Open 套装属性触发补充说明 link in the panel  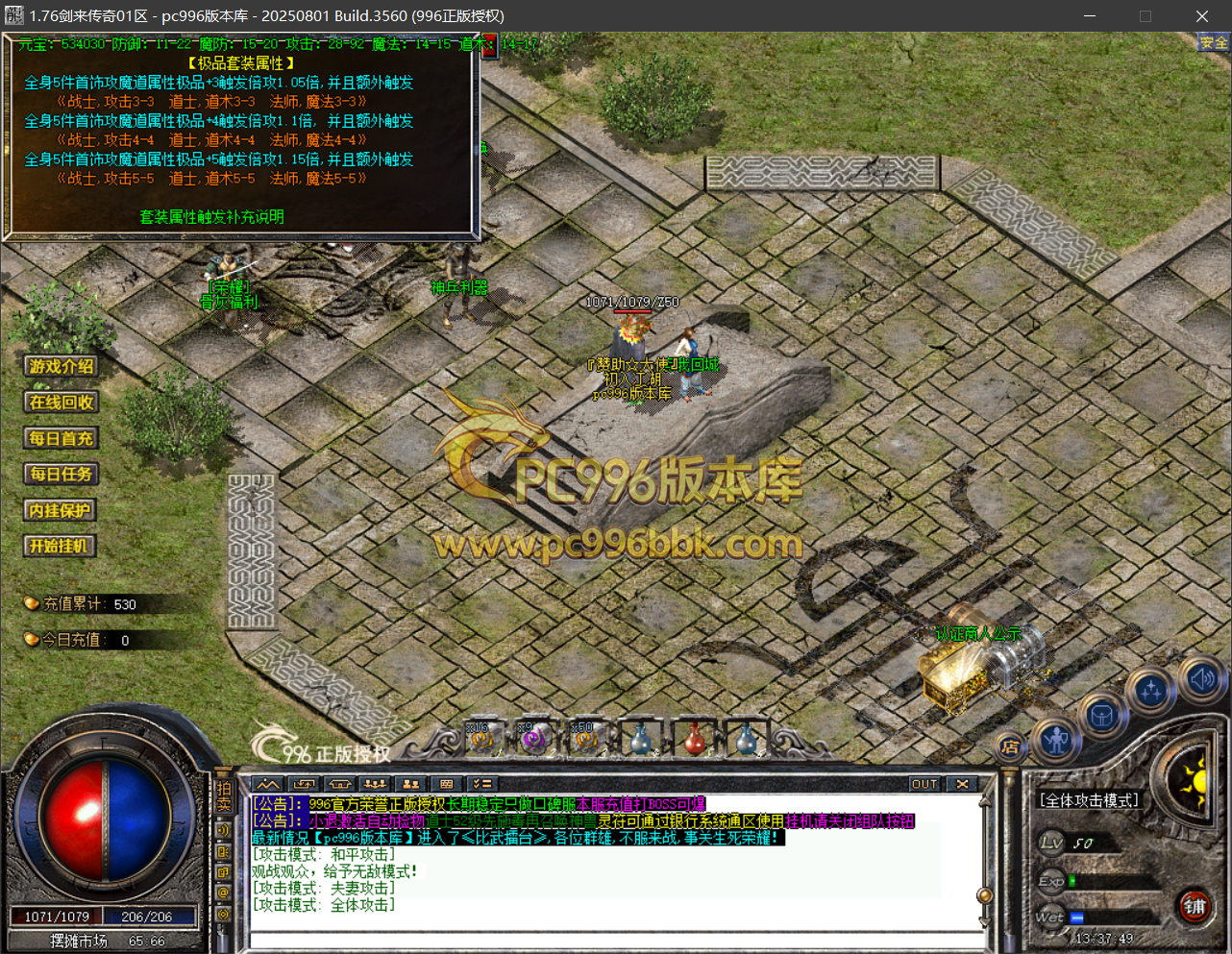coord(211,217)
